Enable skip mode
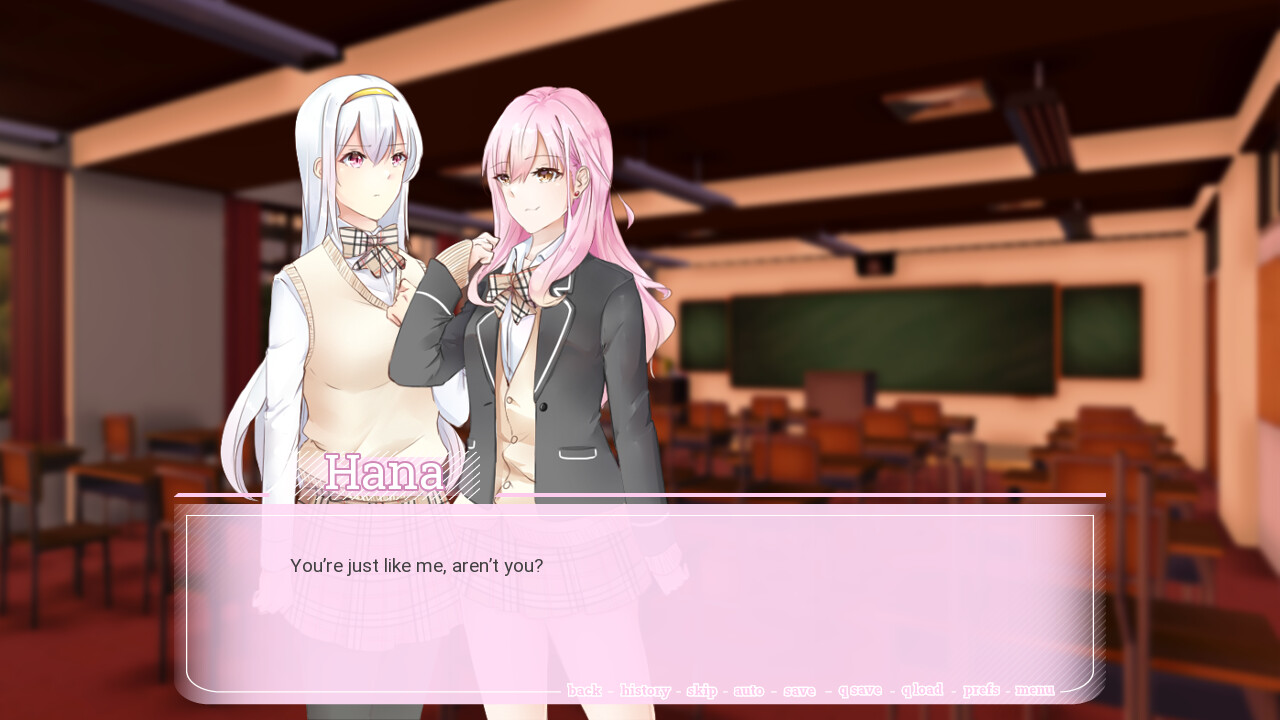1280x720 pixels. tap(702, 690)
